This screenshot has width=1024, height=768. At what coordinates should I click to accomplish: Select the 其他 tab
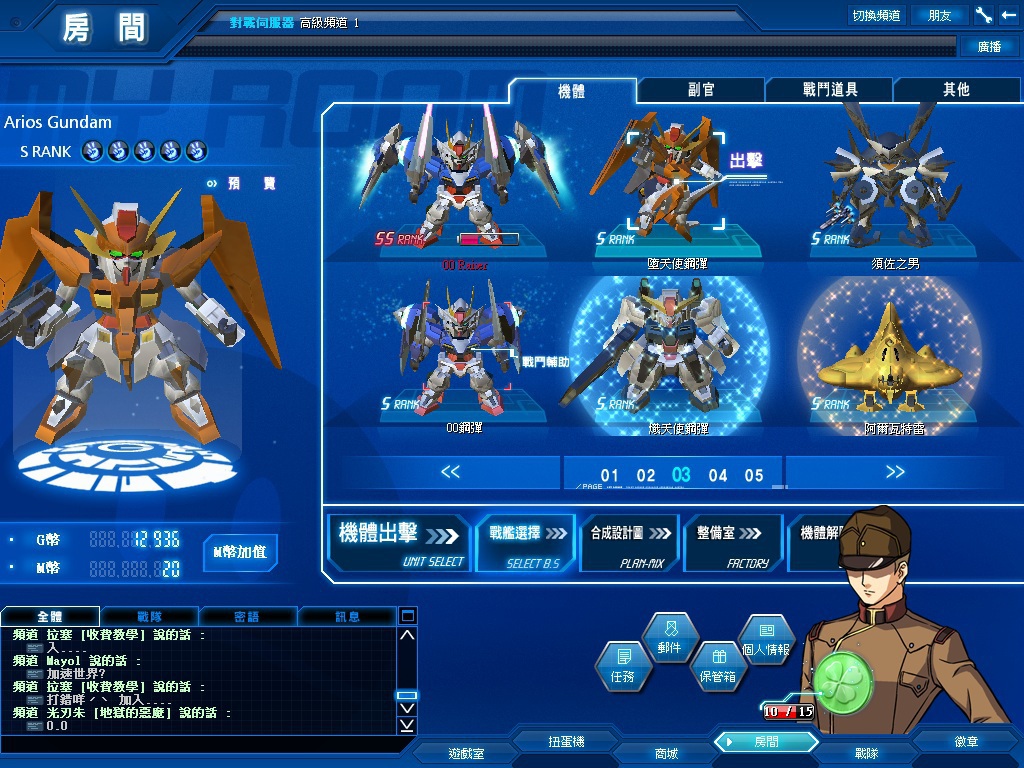tap(956, 90)
